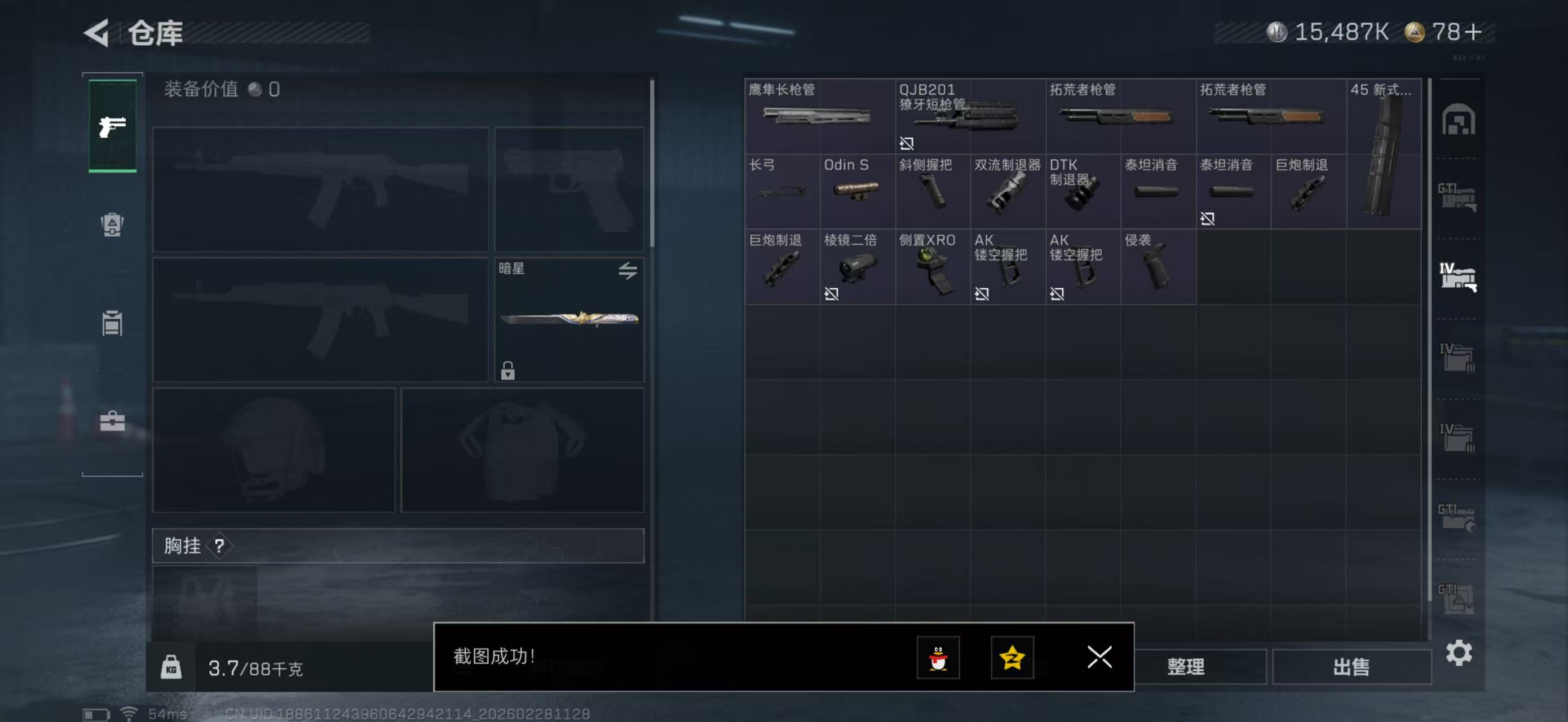The image size is (1568, 722).
Task: Toggle the lock on the 暗星 knife
Action: point(507,372)
